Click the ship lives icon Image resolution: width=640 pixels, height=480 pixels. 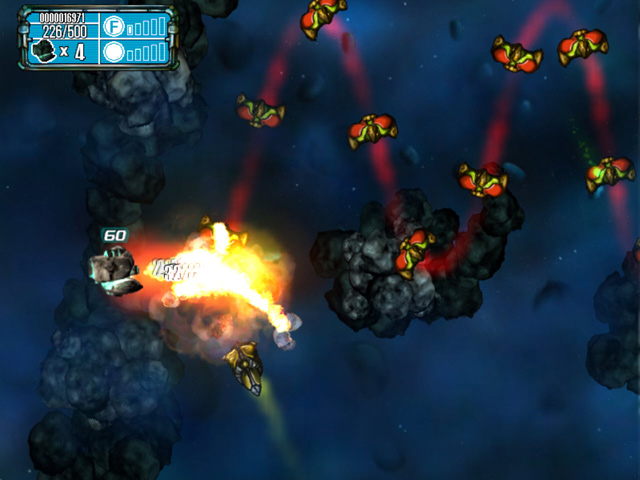tap(44, 51)
